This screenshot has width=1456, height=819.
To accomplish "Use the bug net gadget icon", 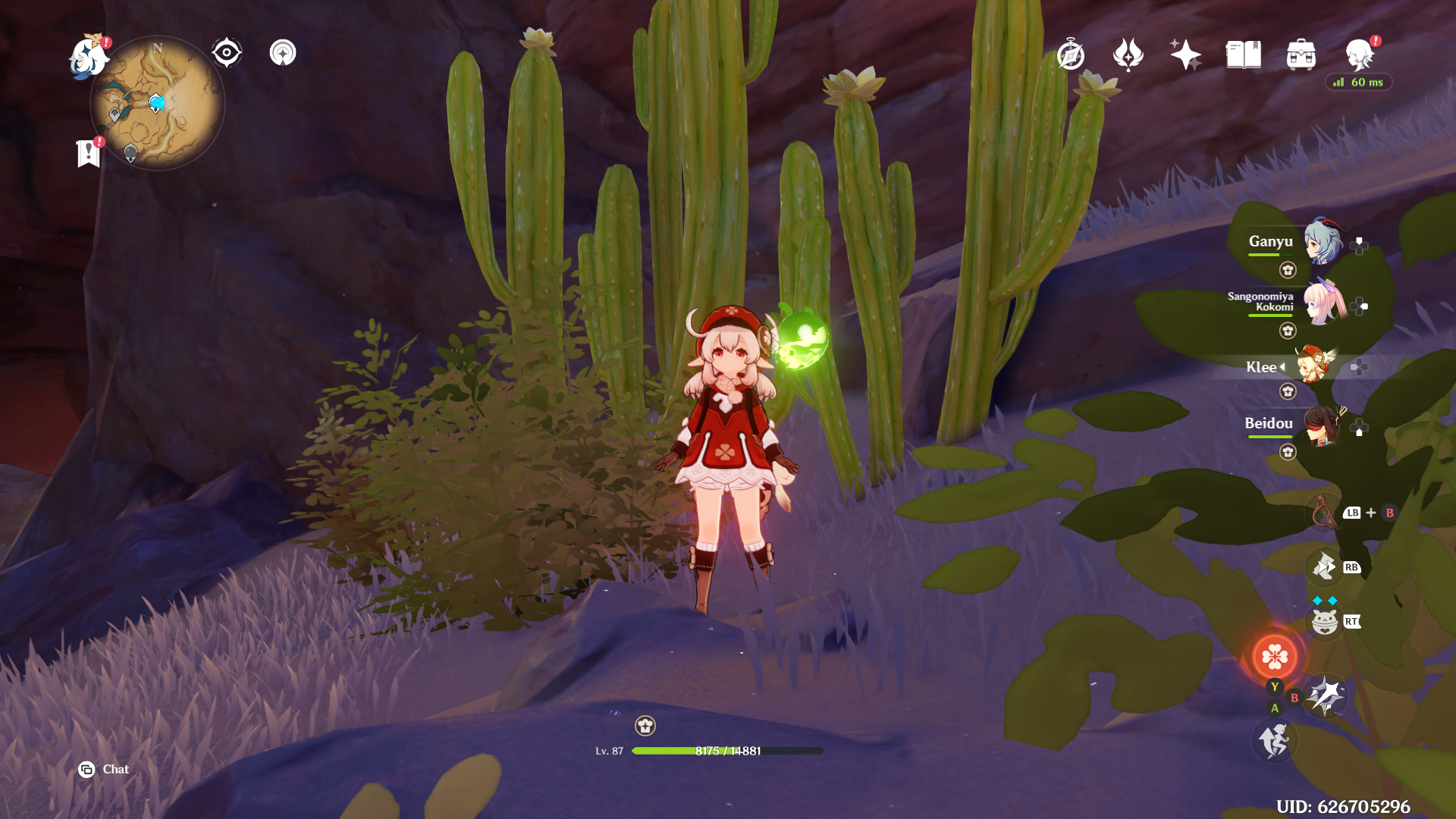I will coord(1323,513).
